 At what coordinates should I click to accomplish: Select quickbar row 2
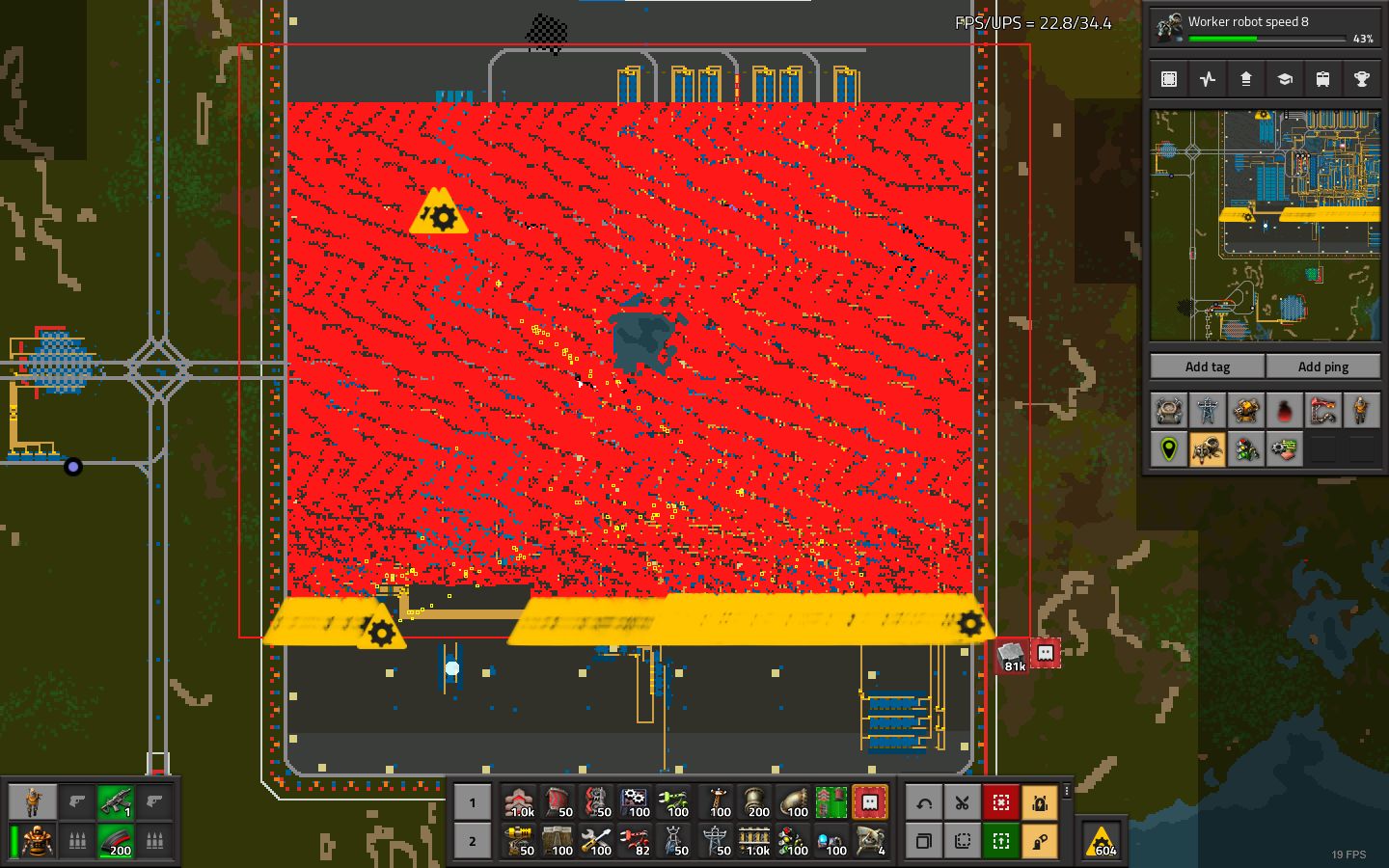coord(472,842)
